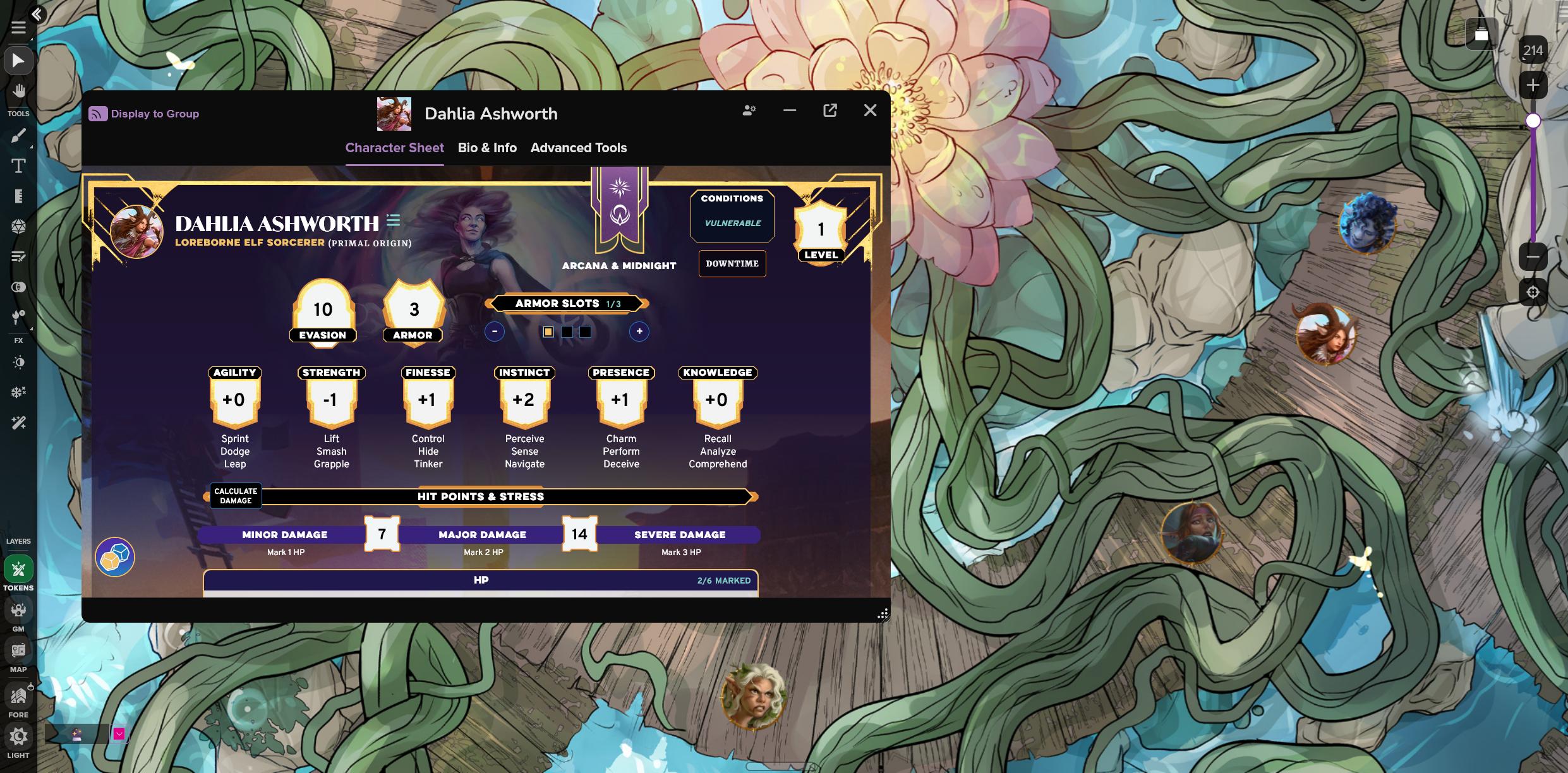Minimize the character sheet window
This screenshot has height=773, width=1568.
pos(789,111)
